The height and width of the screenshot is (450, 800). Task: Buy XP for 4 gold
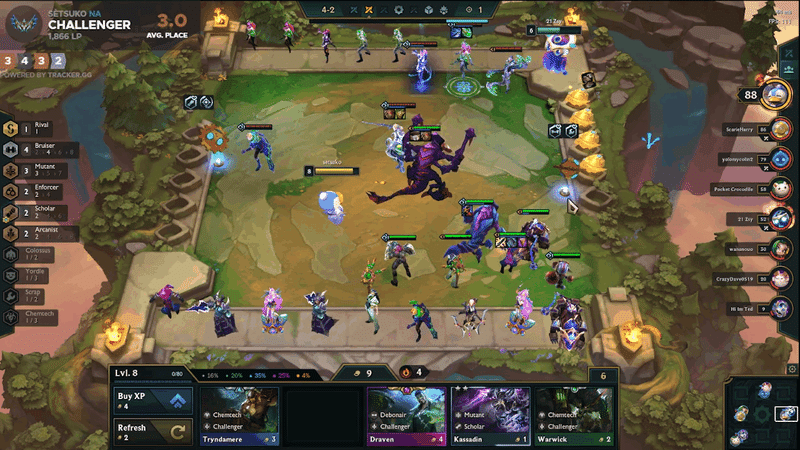coord(152,401)
